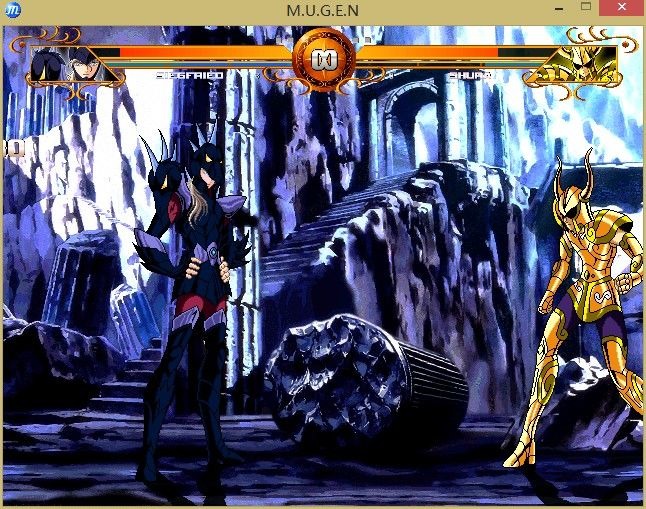Viewport: 646px width, 509px height.
Task: Close the M.U.G.E.N window
Action: (x=621, y=9)
